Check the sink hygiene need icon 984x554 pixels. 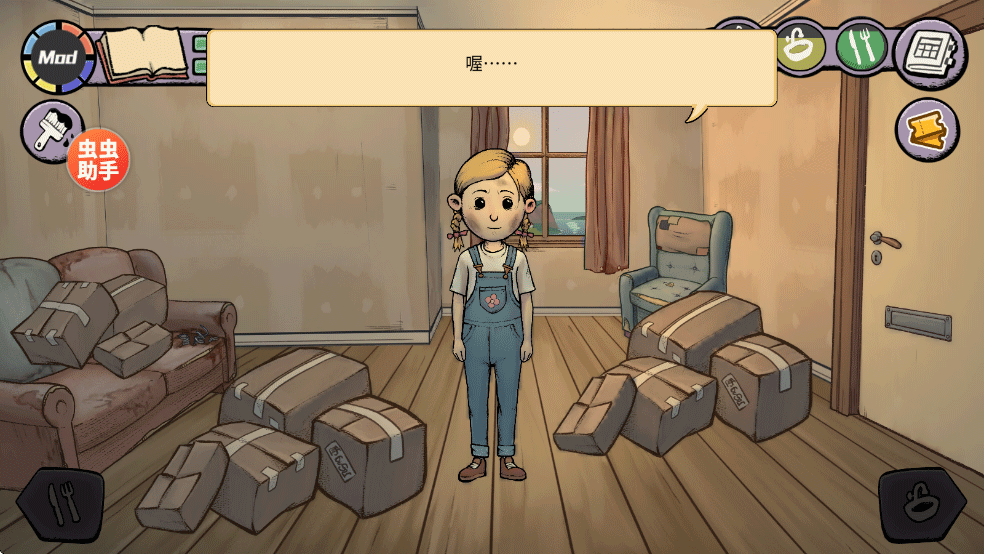tap(800, 48)
